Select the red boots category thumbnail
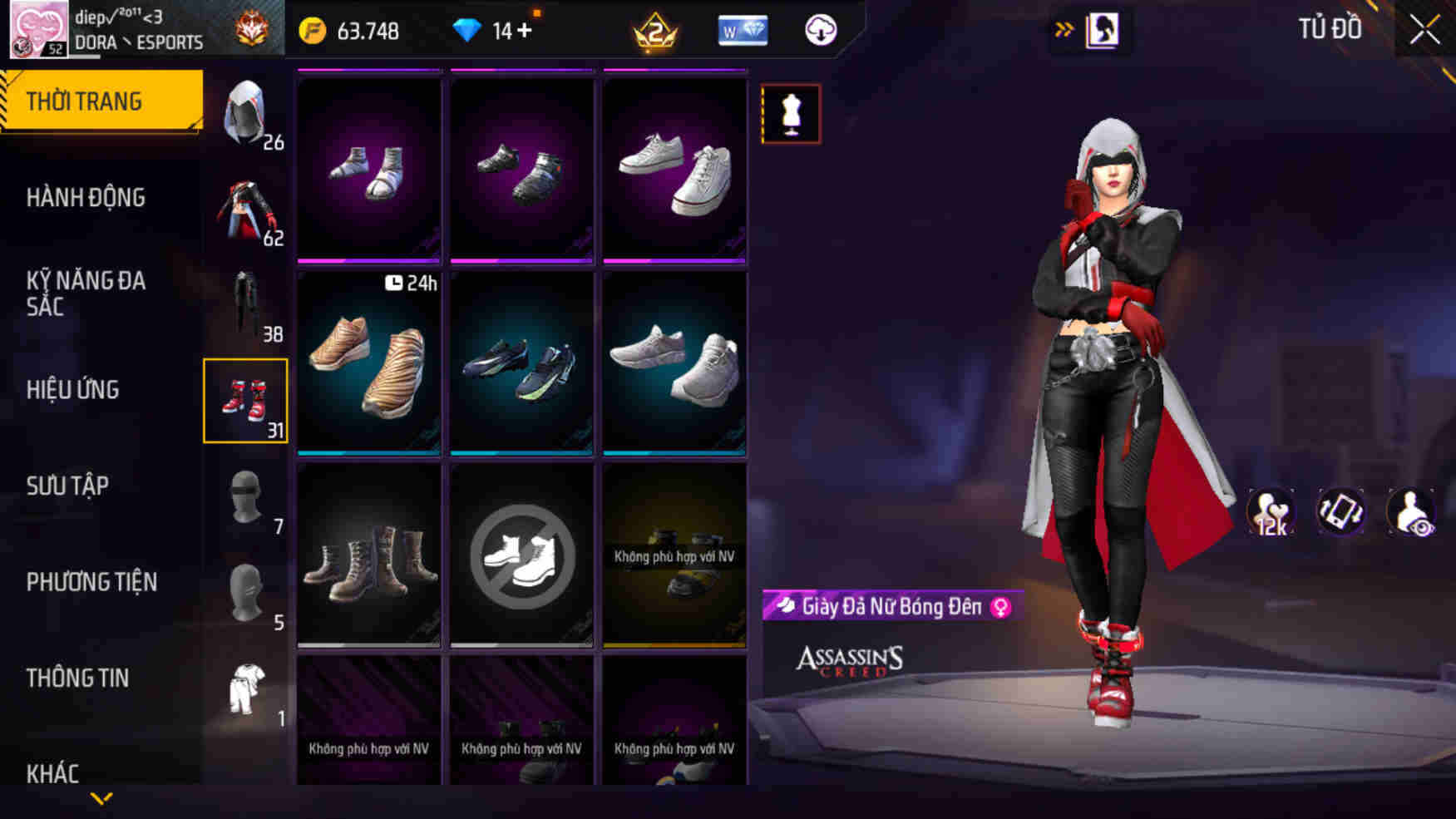Viewport: 1456px width, 819px height. (x=245, y=402)
